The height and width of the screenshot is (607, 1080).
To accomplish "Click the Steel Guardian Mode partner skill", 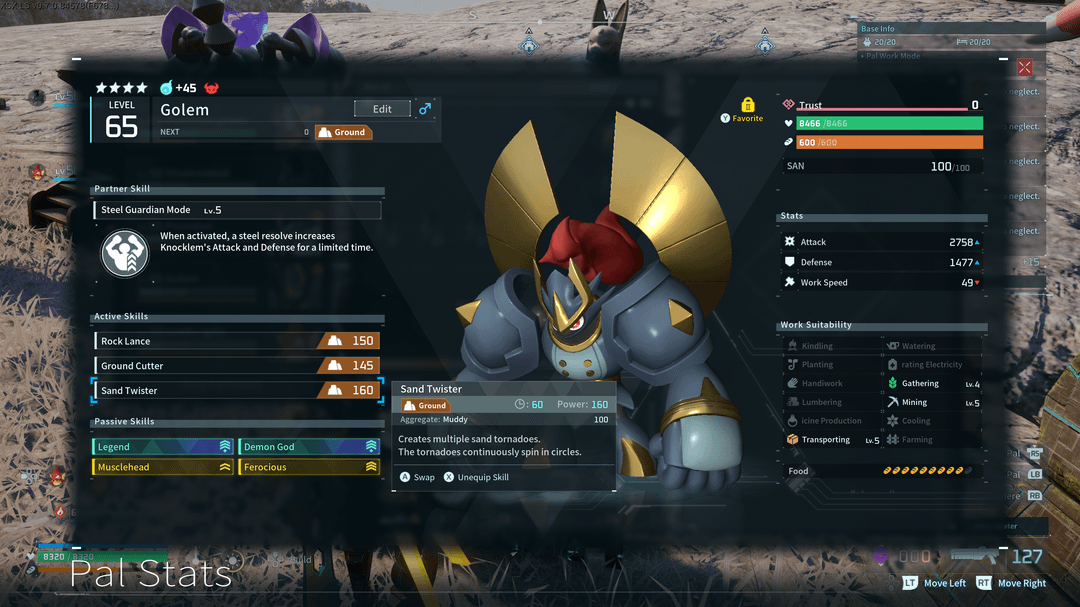I will [x=238, y=210].
